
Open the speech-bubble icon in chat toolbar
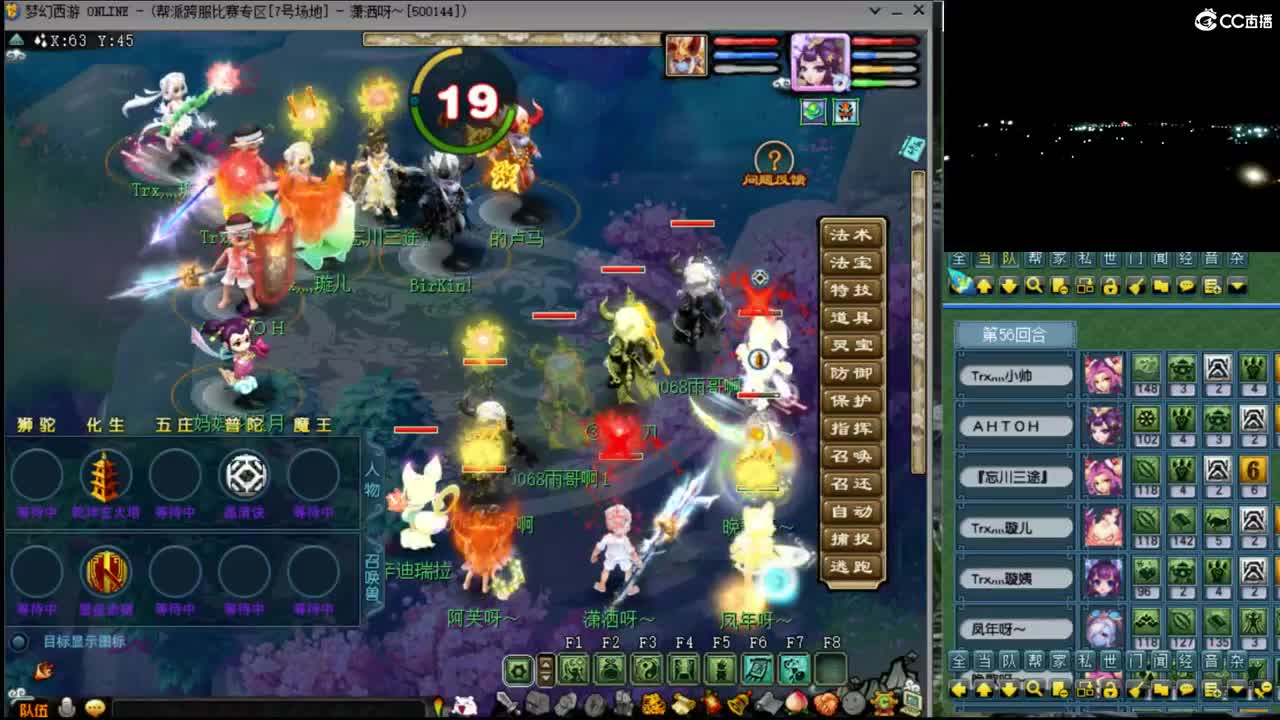click(1187, 286)
